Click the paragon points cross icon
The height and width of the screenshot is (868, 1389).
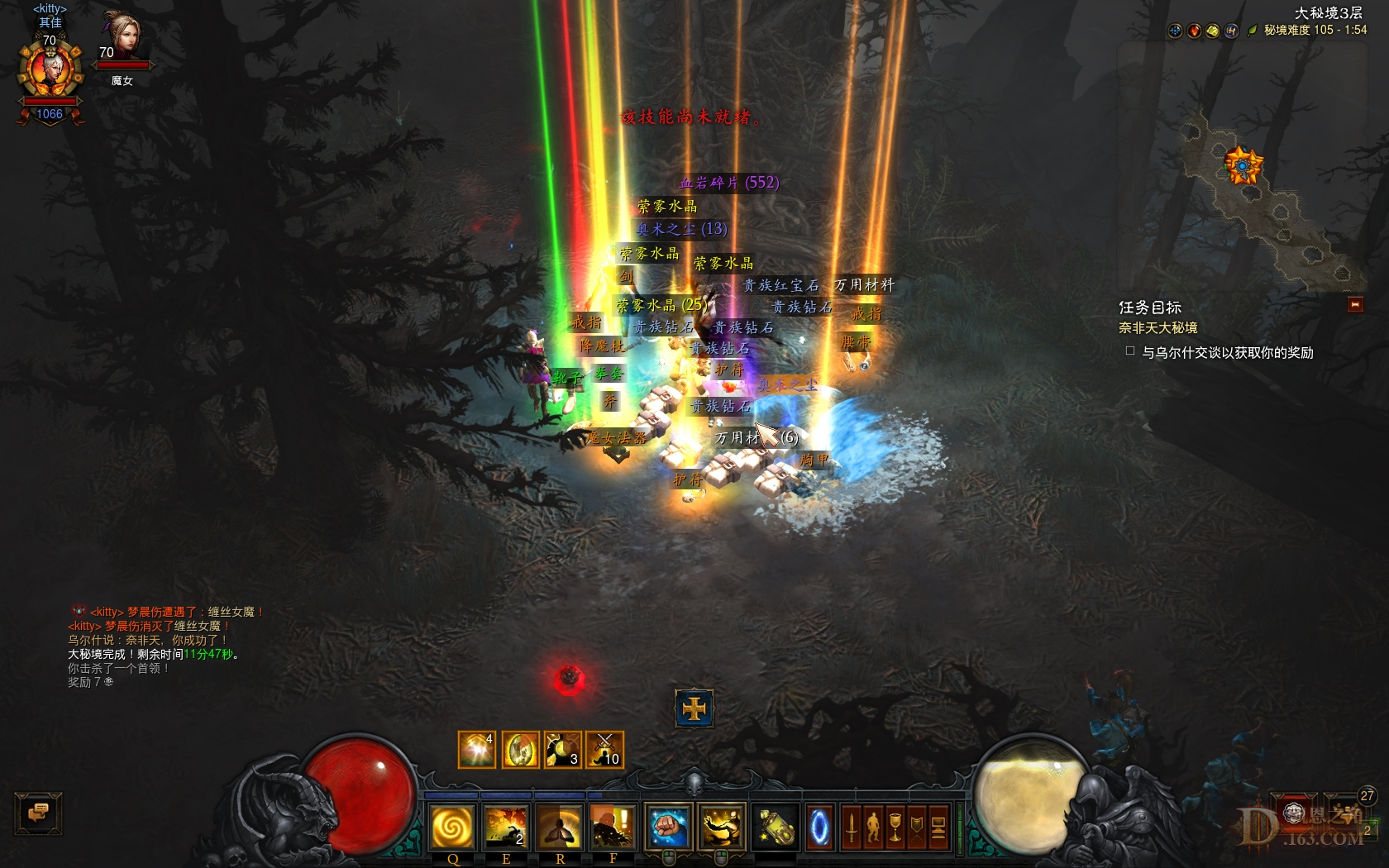[x=694, y=708]
